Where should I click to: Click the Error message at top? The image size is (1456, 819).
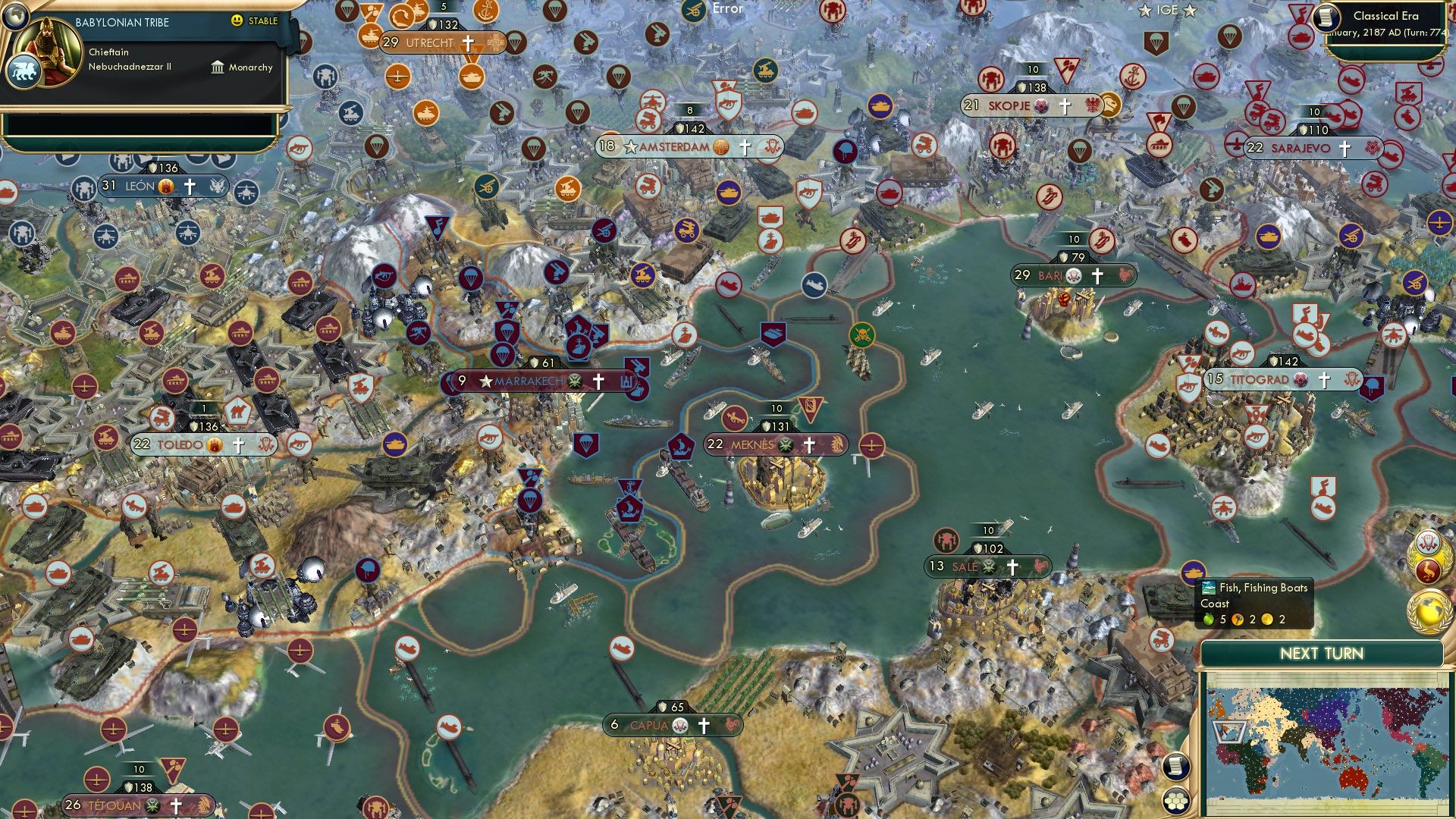click(x=726, y=10)
